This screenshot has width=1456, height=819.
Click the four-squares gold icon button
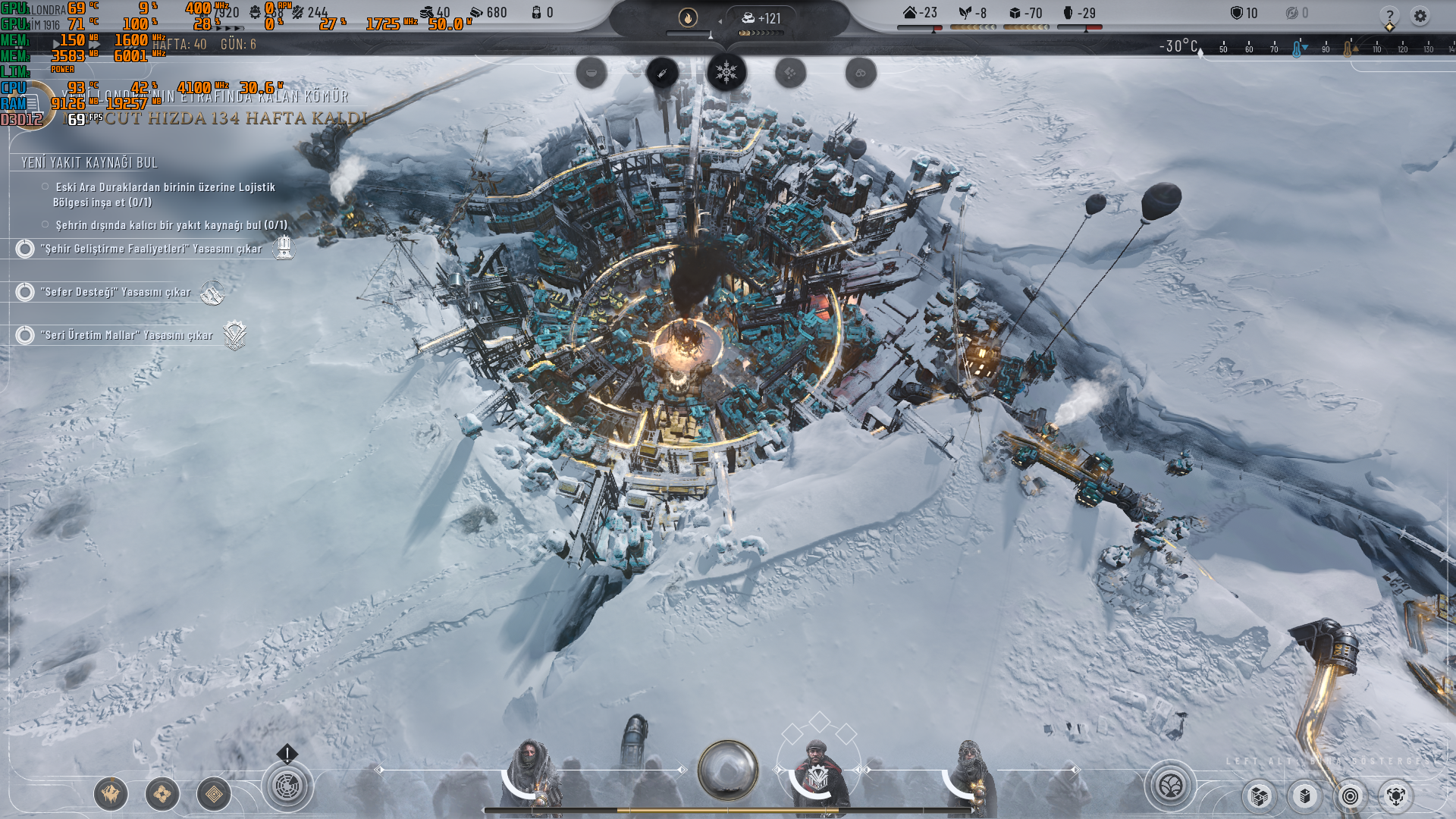click(x=162, y=794)
